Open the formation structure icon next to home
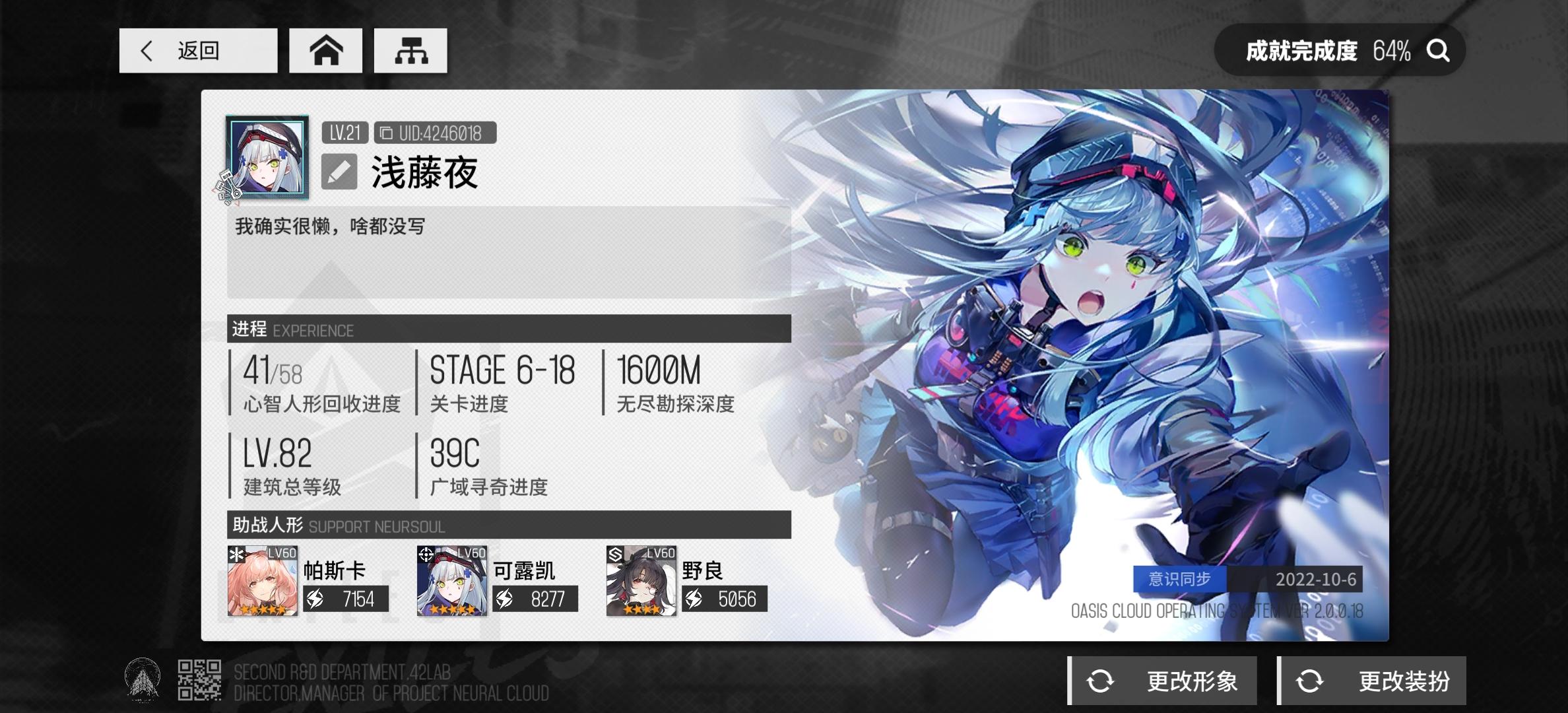1568x713 pixels. click(410, 50)
